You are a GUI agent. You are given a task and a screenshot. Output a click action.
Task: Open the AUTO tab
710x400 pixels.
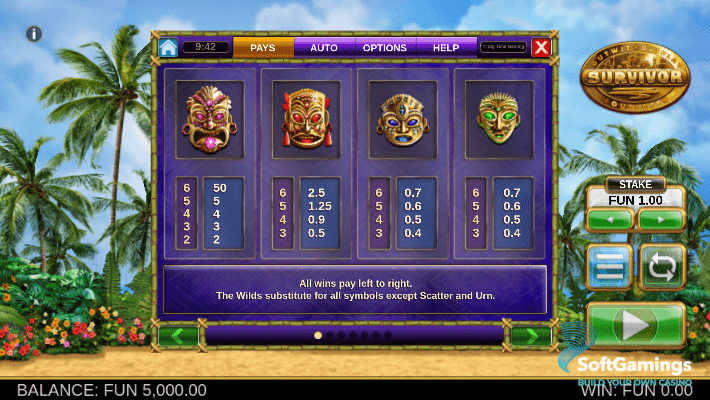coord(324,47)
